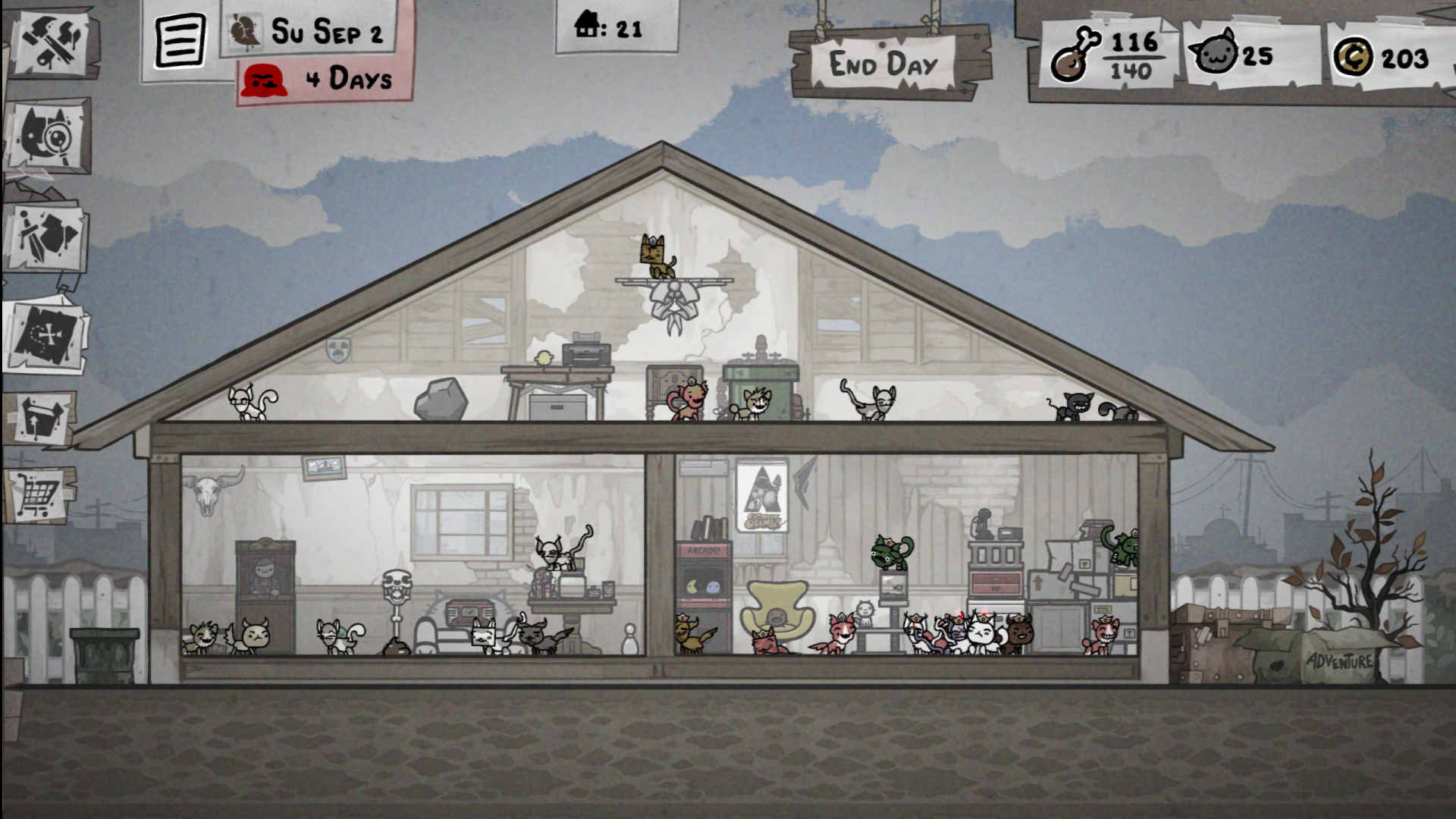Screen dimensions: 1456x819
Task: Click the red angry face warning icon
Action: coord(265,79)
